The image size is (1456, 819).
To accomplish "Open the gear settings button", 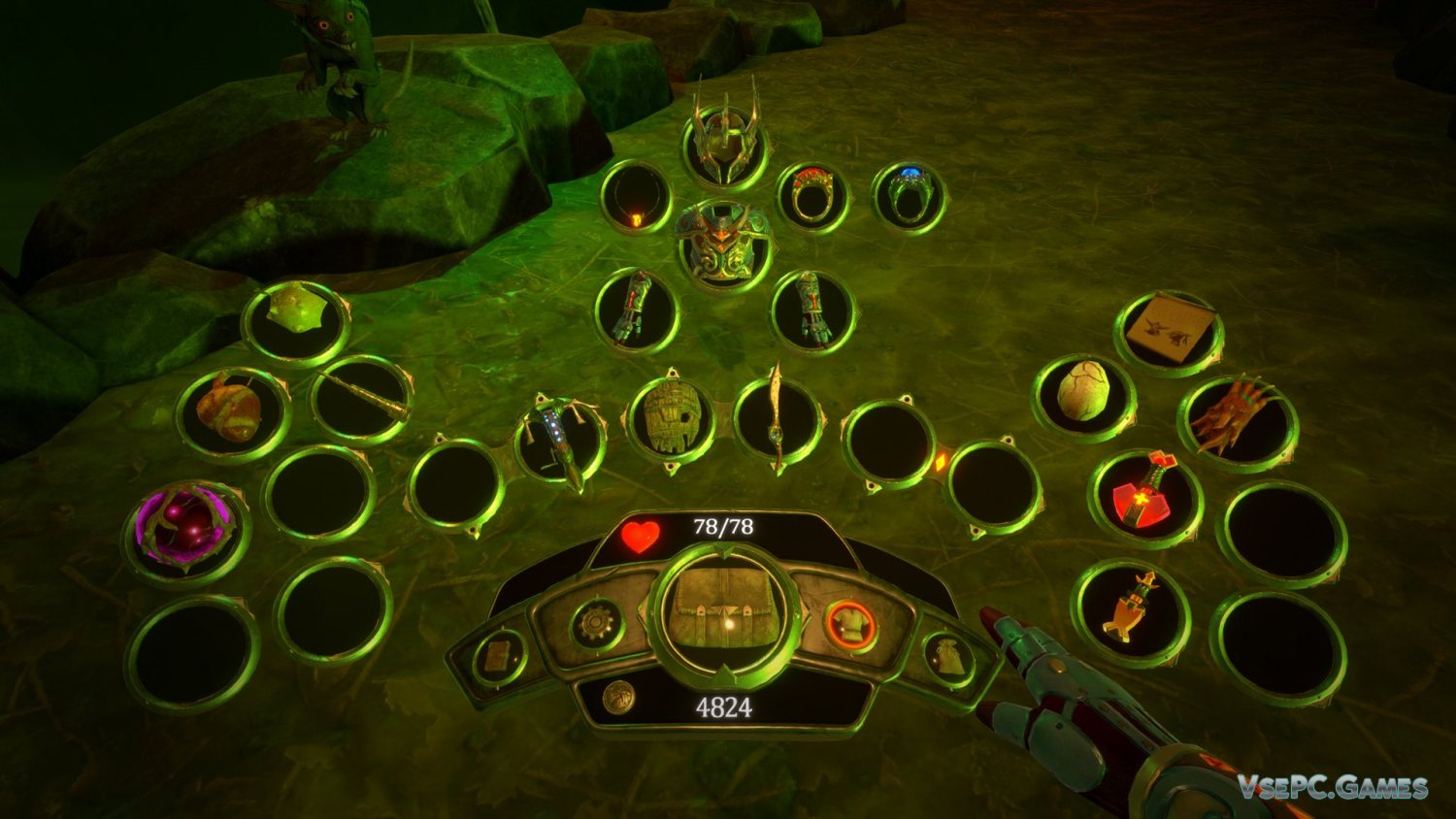I will [x=594, y=624].
